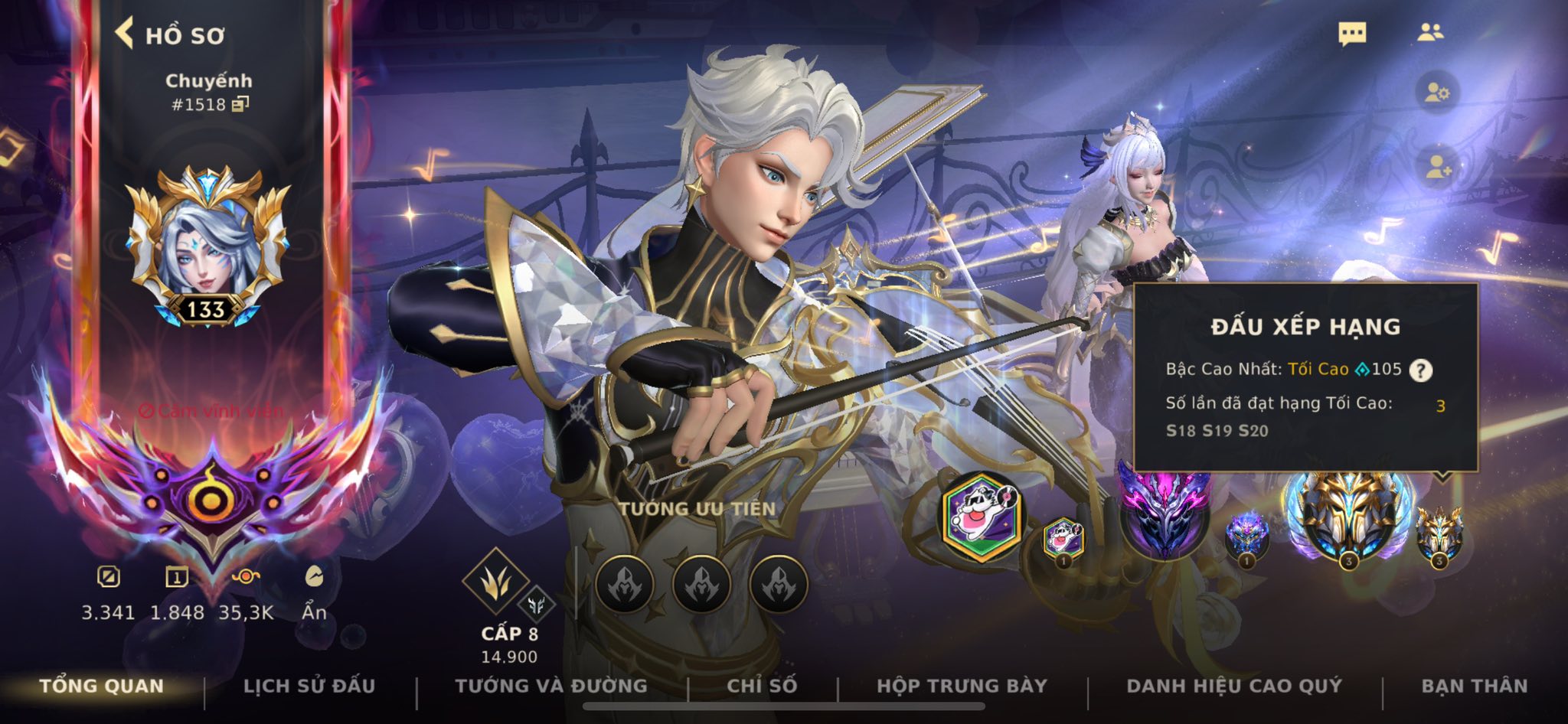This screenshot has height=724, width=1568.
Task: Switch to the Tổng Quan tab
Action: point(102,686)
